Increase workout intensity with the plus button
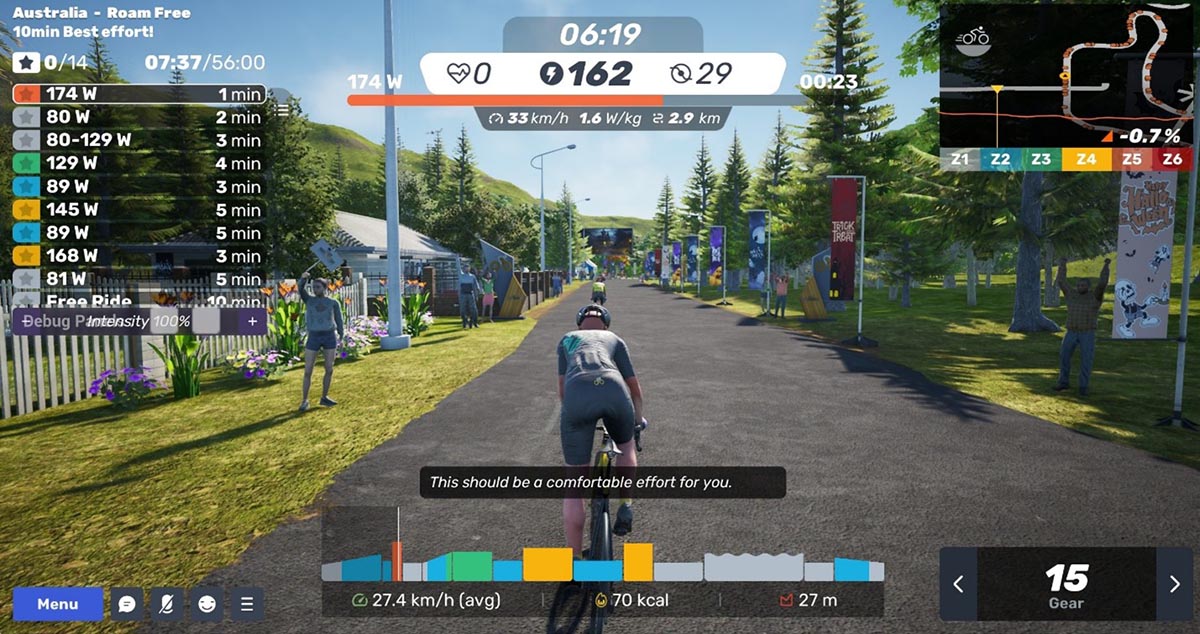 [252, 321]
